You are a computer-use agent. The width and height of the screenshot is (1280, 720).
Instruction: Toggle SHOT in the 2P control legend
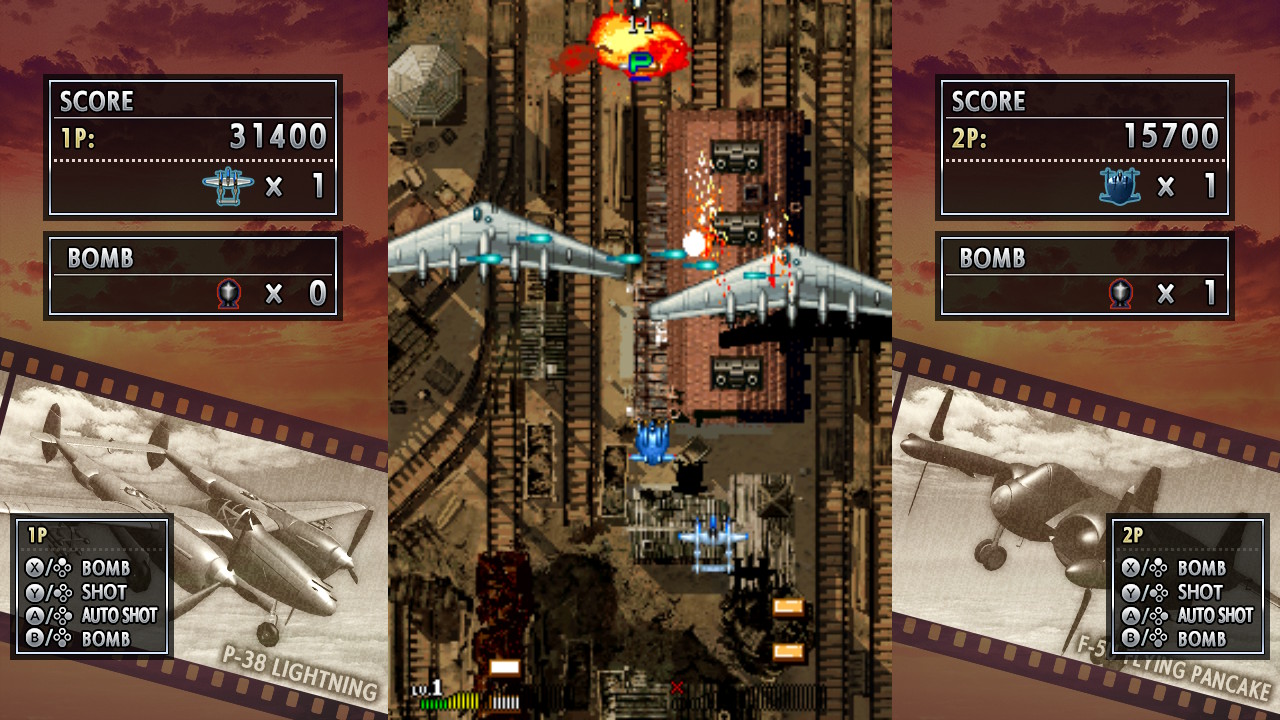pyautogui.click(x=1201, y=591)
